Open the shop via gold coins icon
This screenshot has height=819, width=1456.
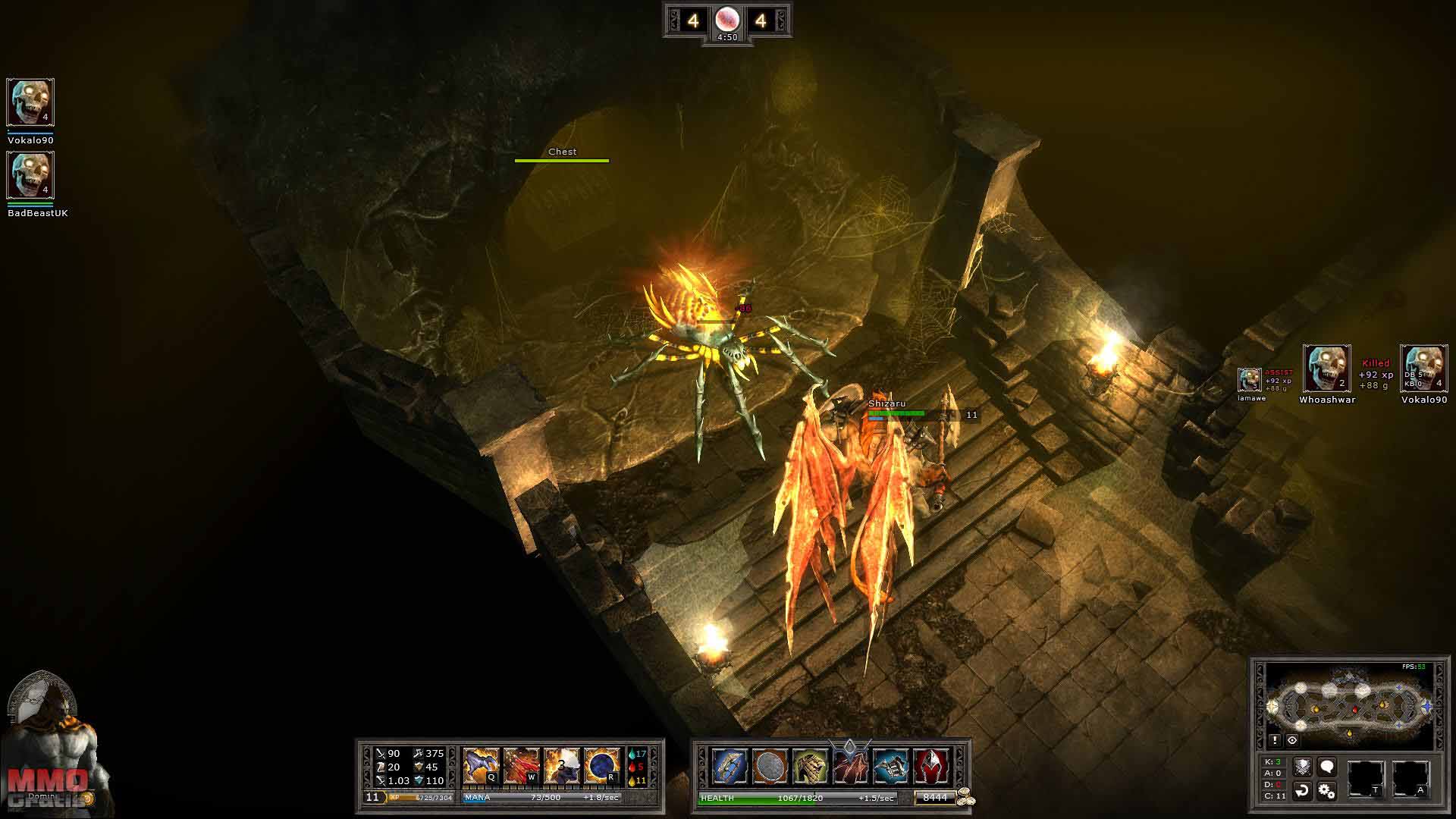[965, 798]
